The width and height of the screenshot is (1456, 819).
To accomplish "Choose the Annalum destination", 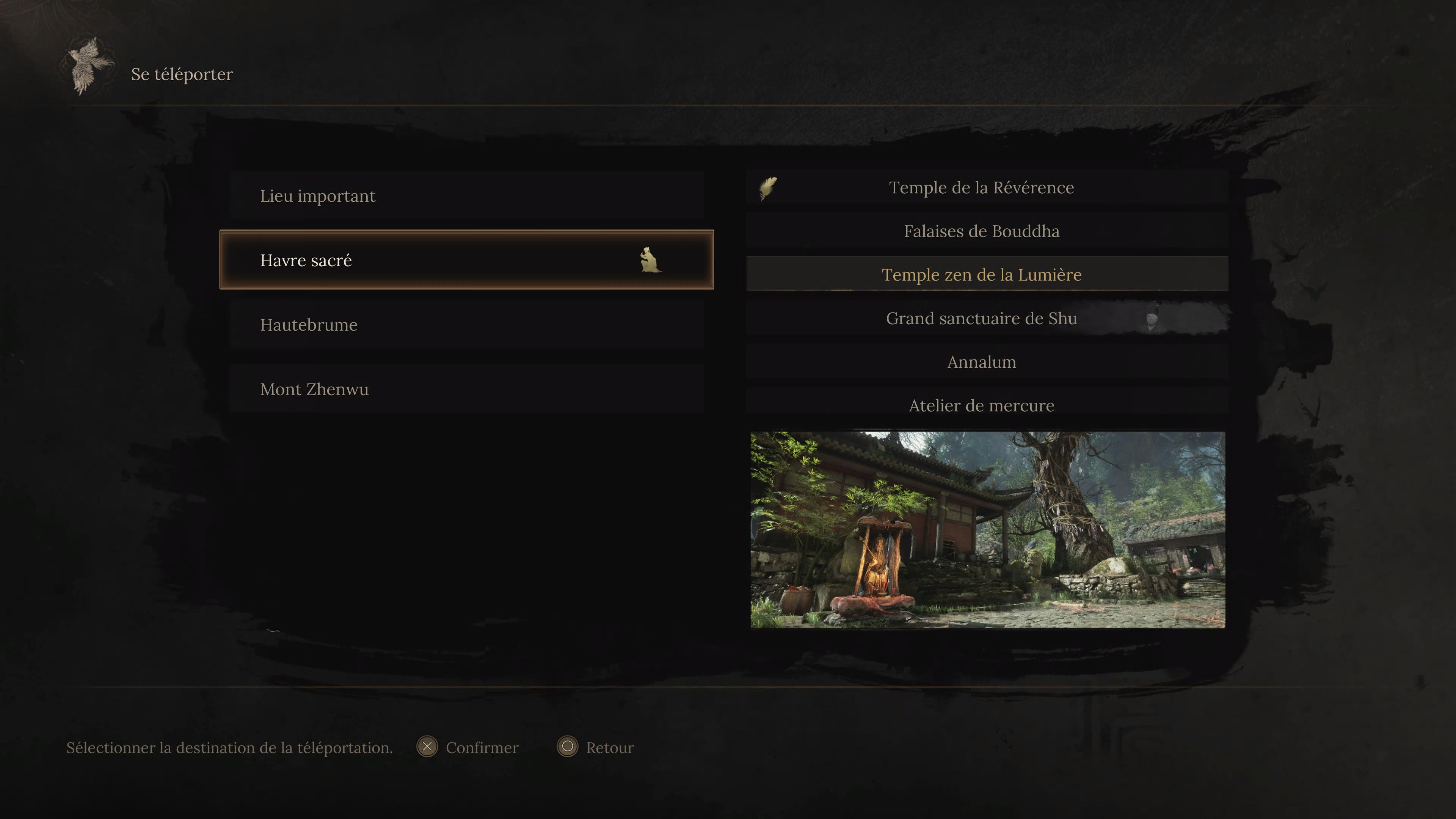I will tap(981, 362).
